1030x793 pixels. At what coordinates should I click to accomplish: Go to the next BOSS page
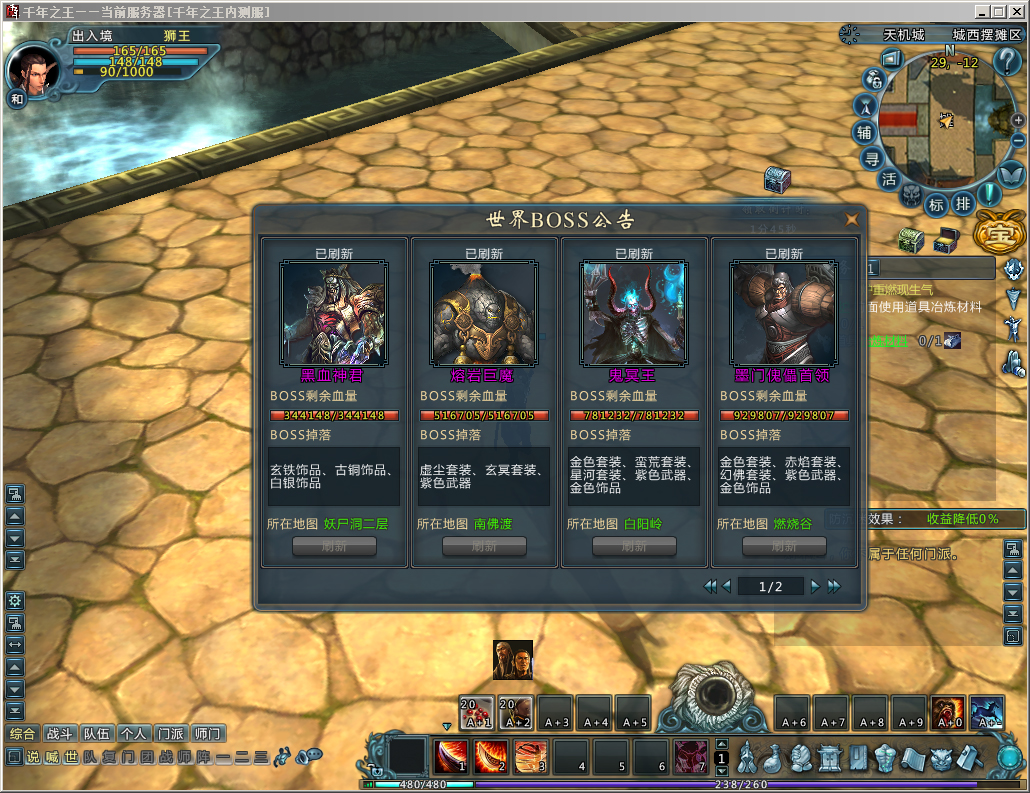[816, 587]
